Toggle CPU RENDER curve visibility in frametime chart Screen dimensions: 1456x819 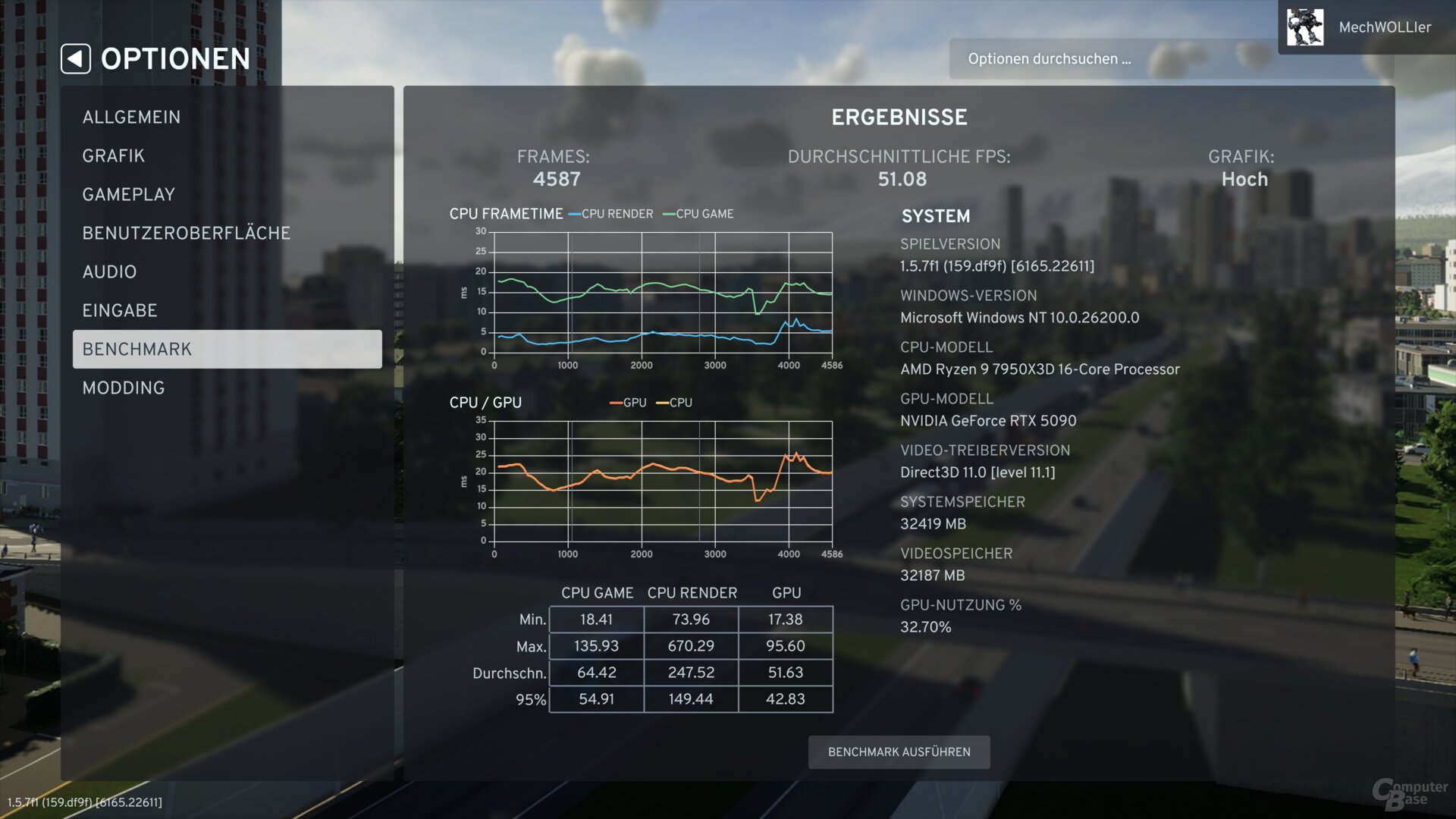[x=574, y=214]
